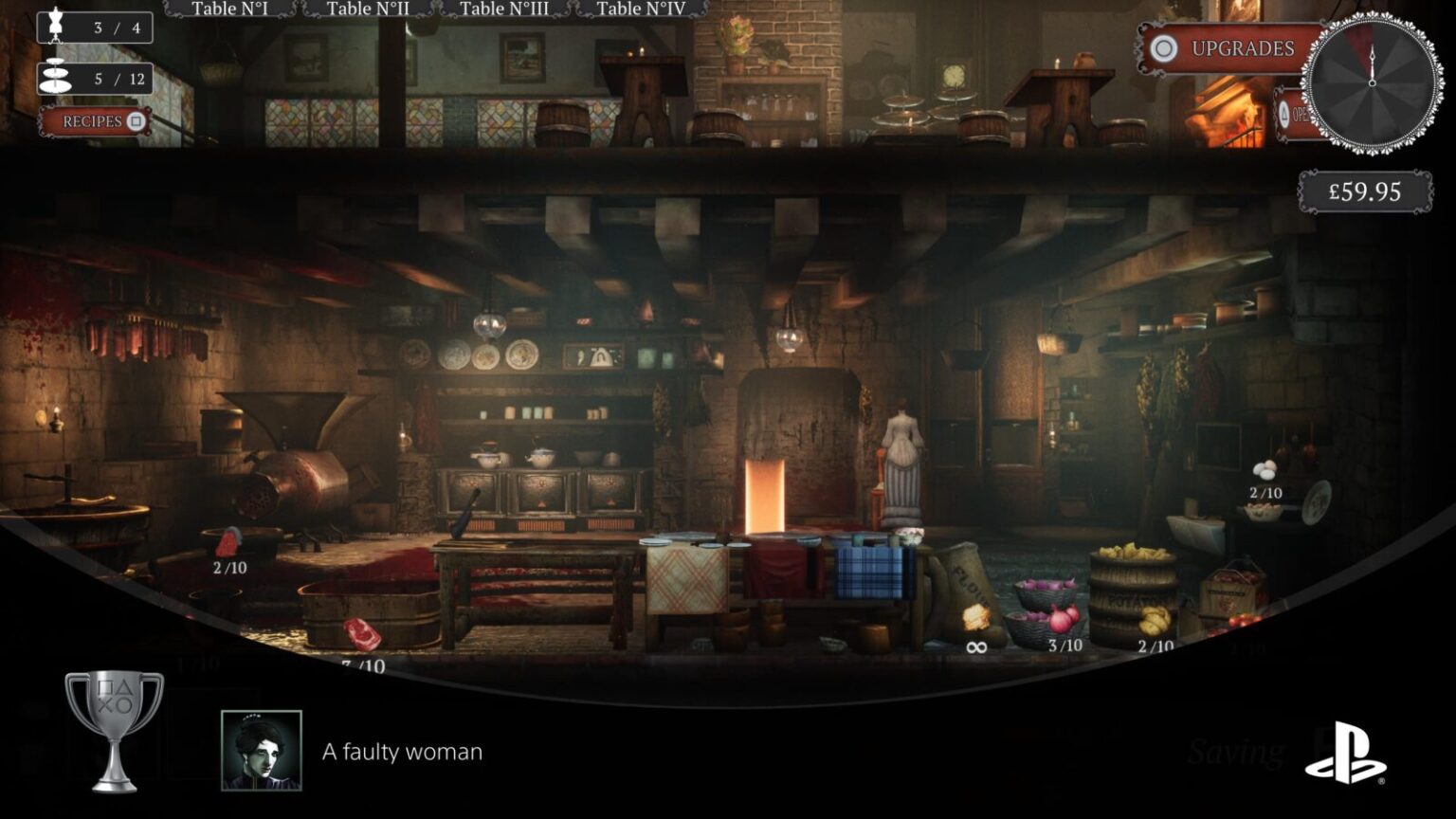Click the partly hidden Open button

click(1292, 114)
